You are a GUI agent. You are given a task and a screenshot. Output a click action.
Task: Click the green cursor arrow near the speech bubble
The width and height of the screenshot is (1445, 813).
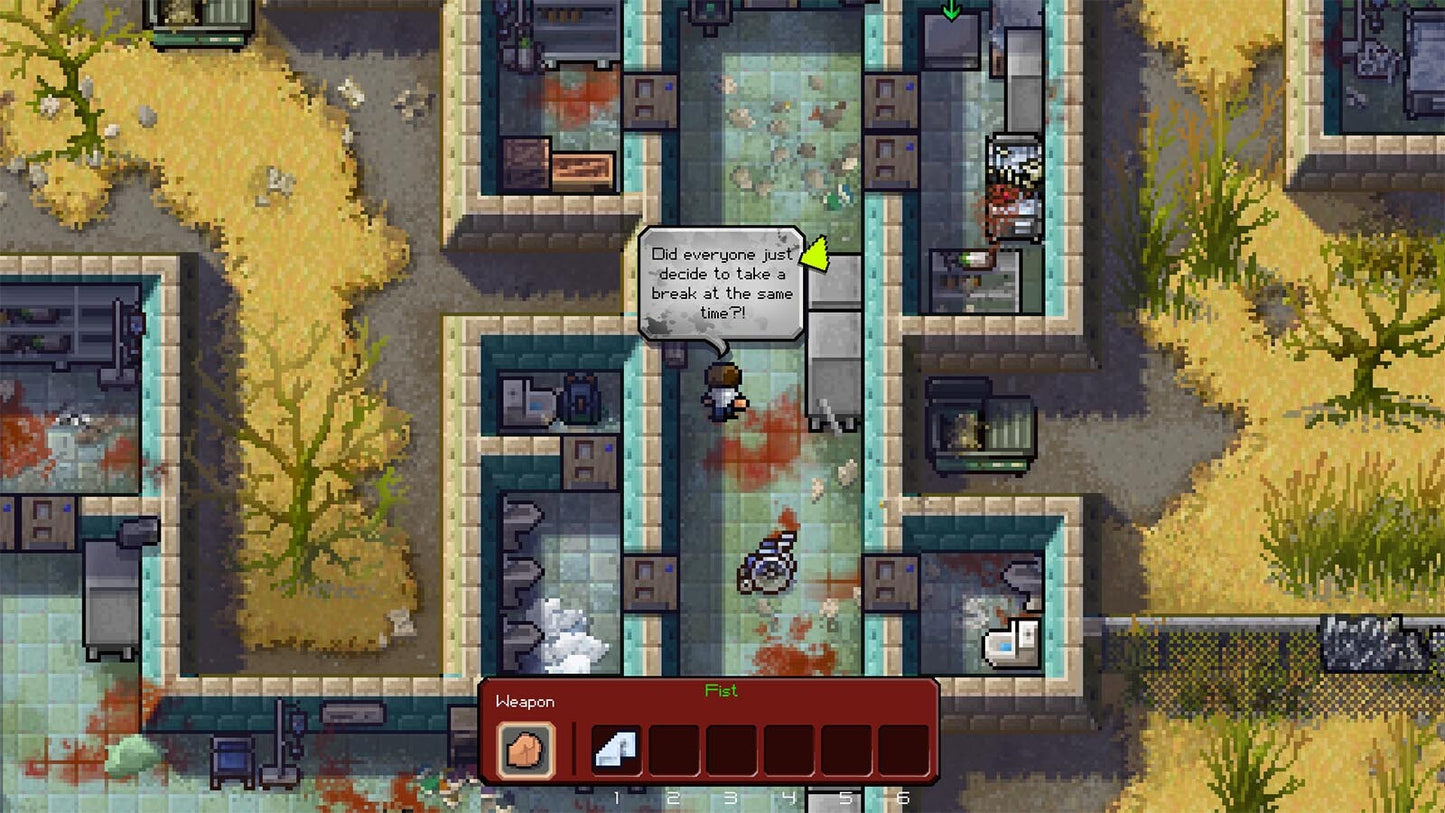point(816,257)
